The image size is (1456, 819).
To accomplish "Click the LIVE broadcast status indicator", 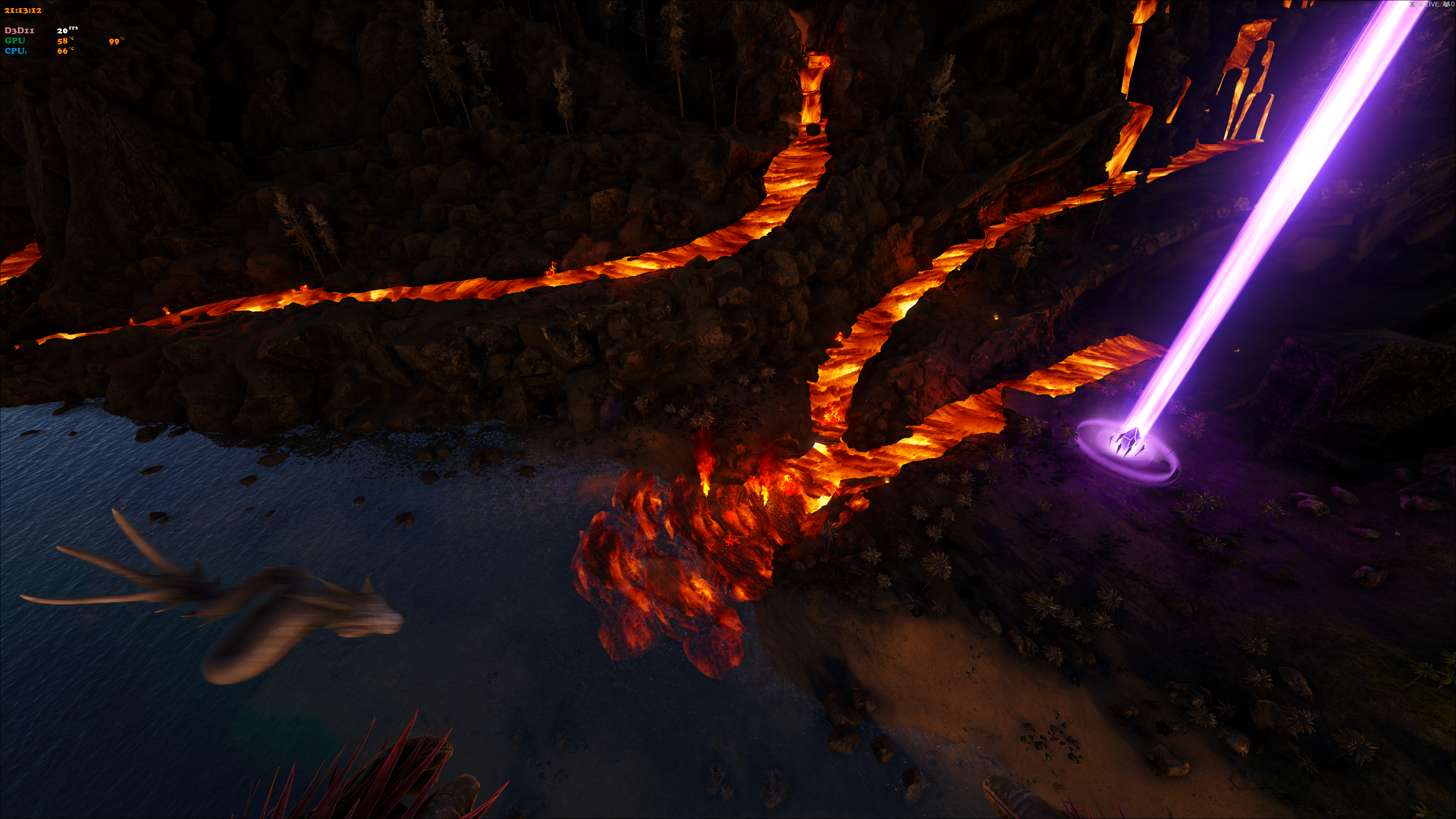I will 1430,5.
